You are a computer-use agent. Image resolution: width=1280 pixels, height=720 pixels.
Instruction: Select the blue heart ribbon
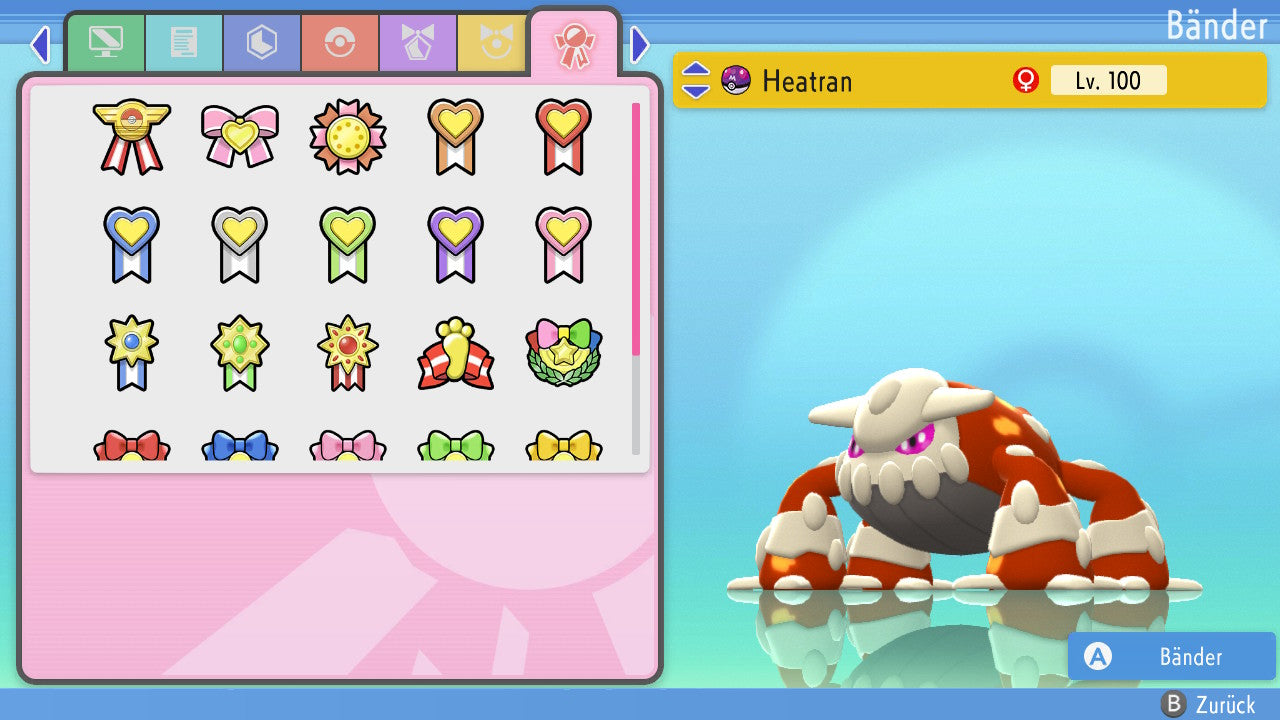[132, 244]
